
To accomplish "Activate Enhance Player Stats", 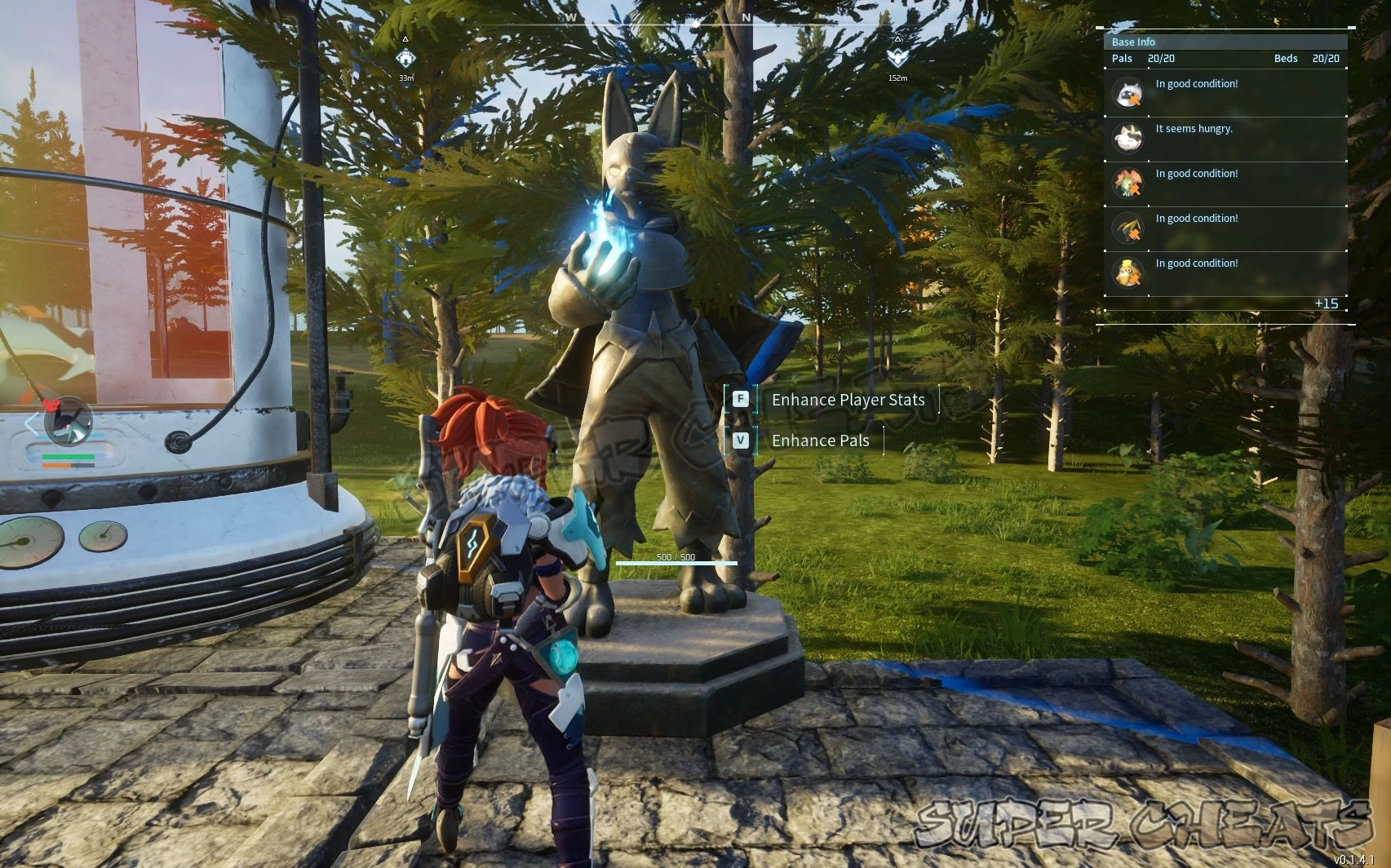I will coord(847,400).
